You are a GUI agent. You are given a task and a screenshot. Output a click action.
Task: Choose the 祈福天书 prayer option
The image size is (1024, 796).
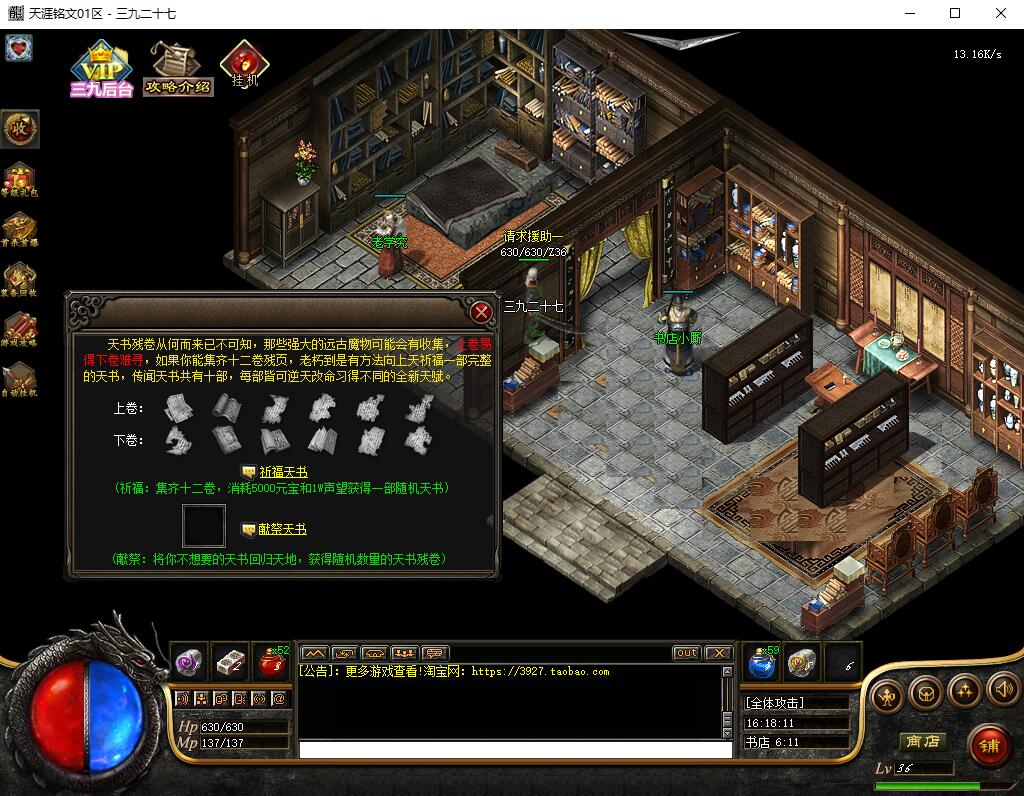(x=283, y=471)
